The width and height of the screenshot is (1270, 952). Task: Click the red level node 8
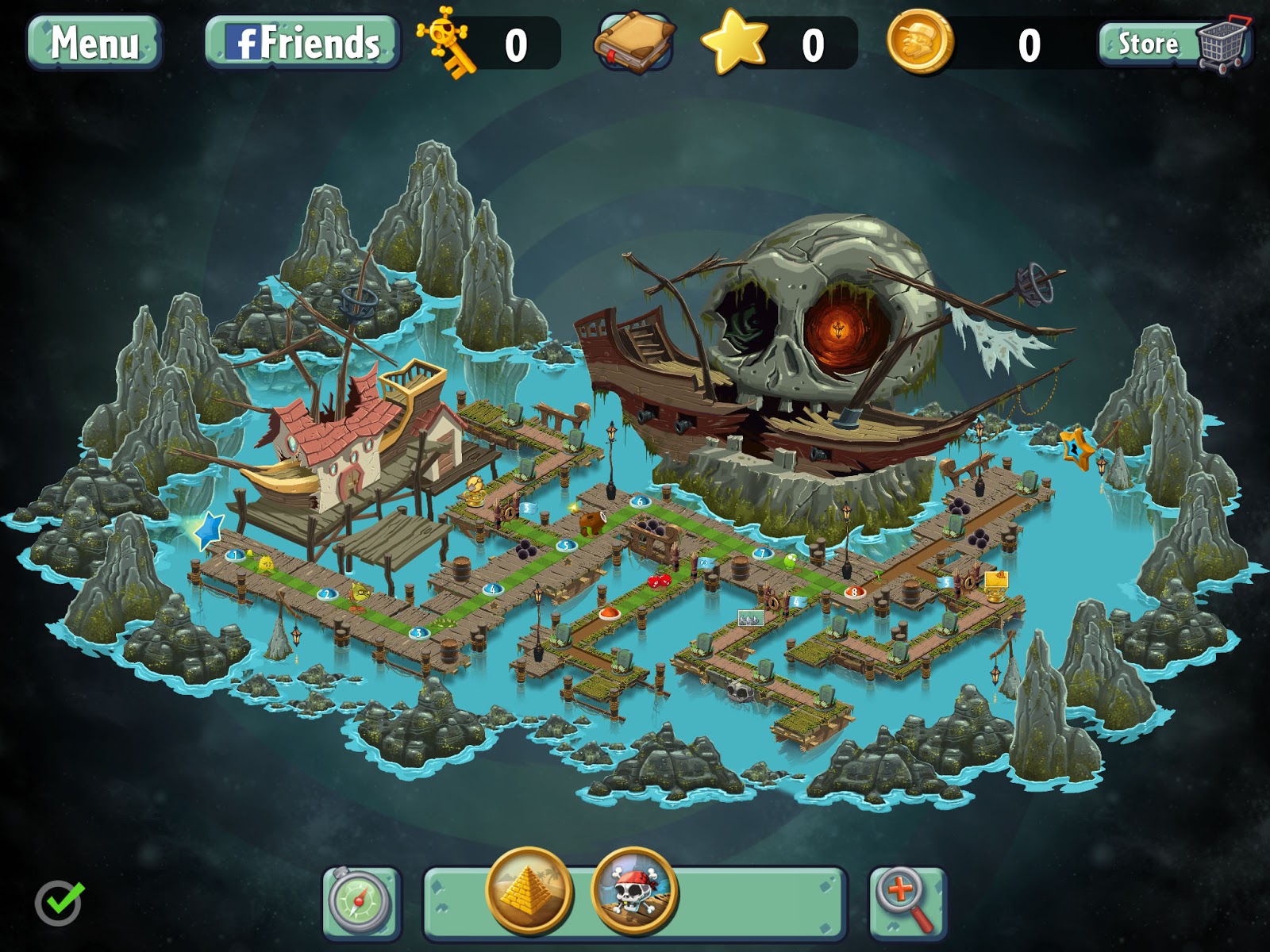tap(855, 591)
